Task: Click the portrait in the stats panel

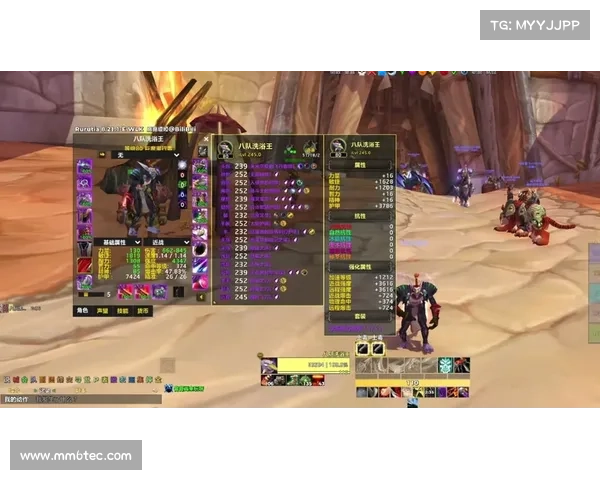Action: [337, 148]
